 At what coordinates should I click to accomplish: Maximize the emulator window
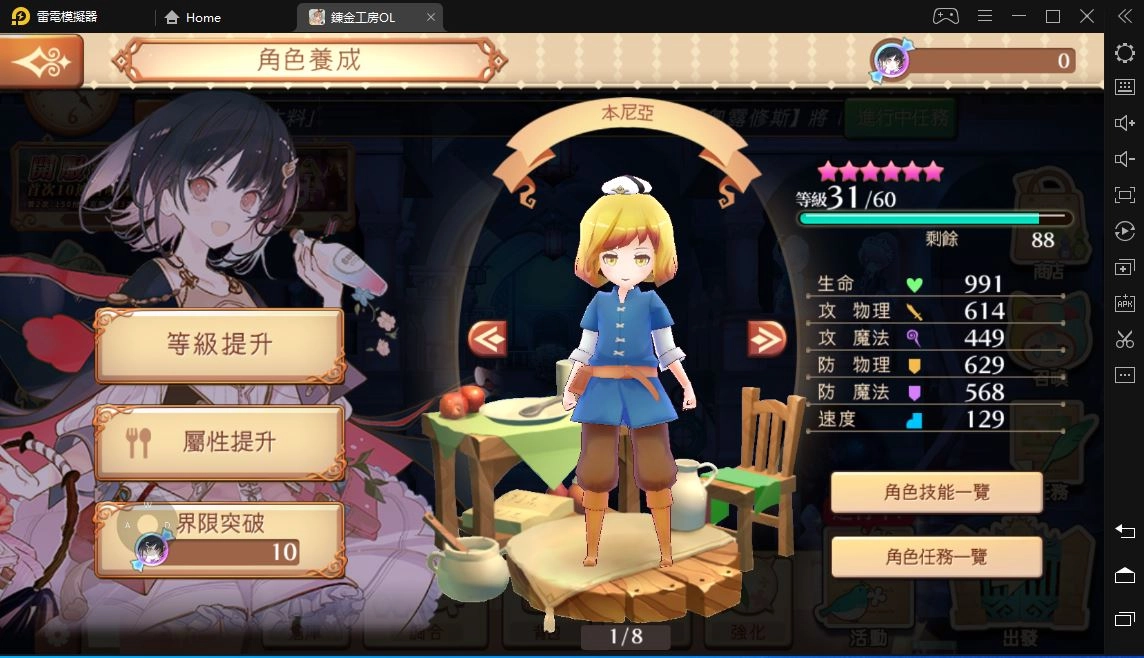click(1053, 16)
